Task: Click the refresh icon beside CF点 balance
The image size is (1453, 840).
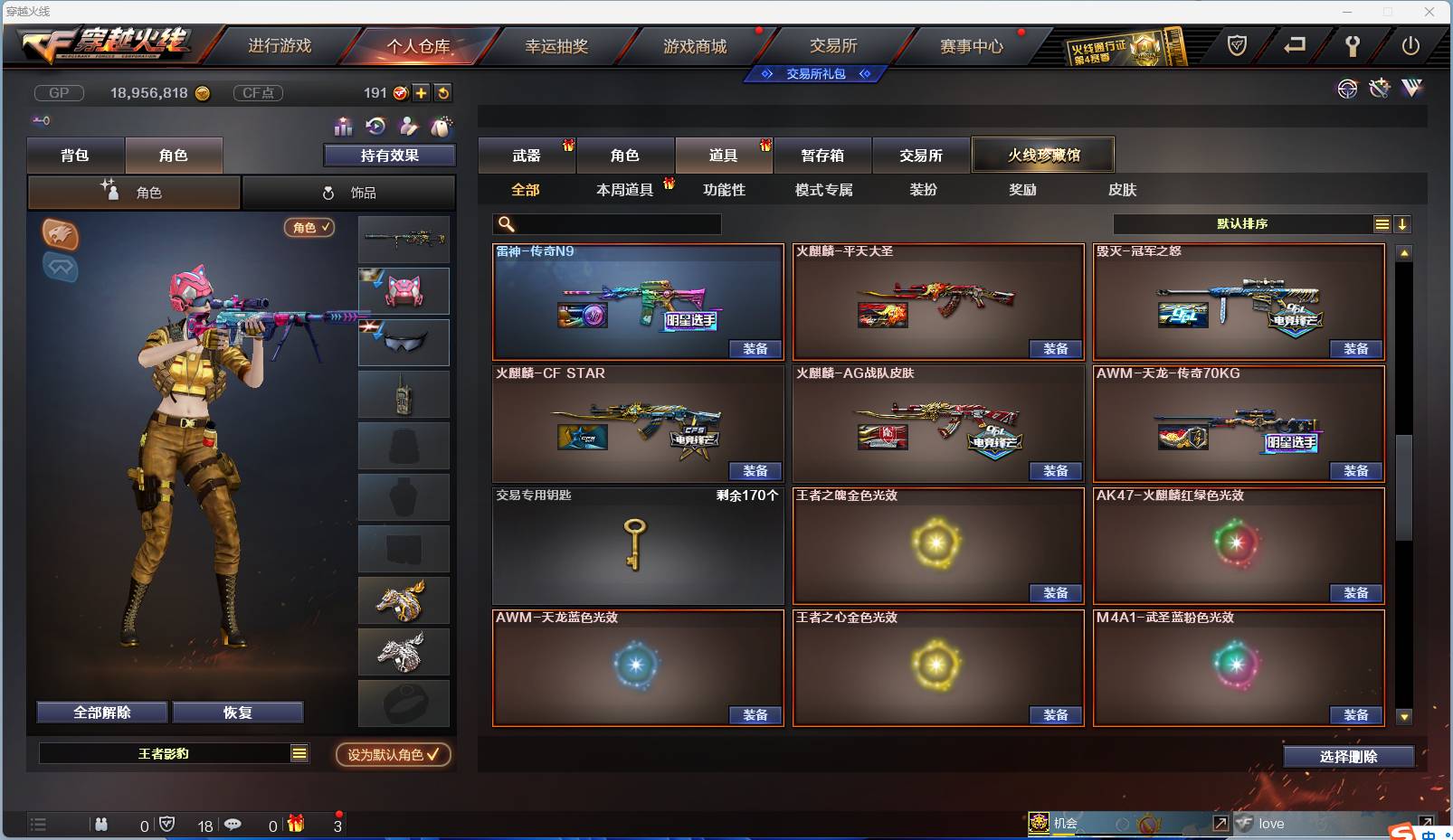Action: pyautogui.click(x=442, y=92)
